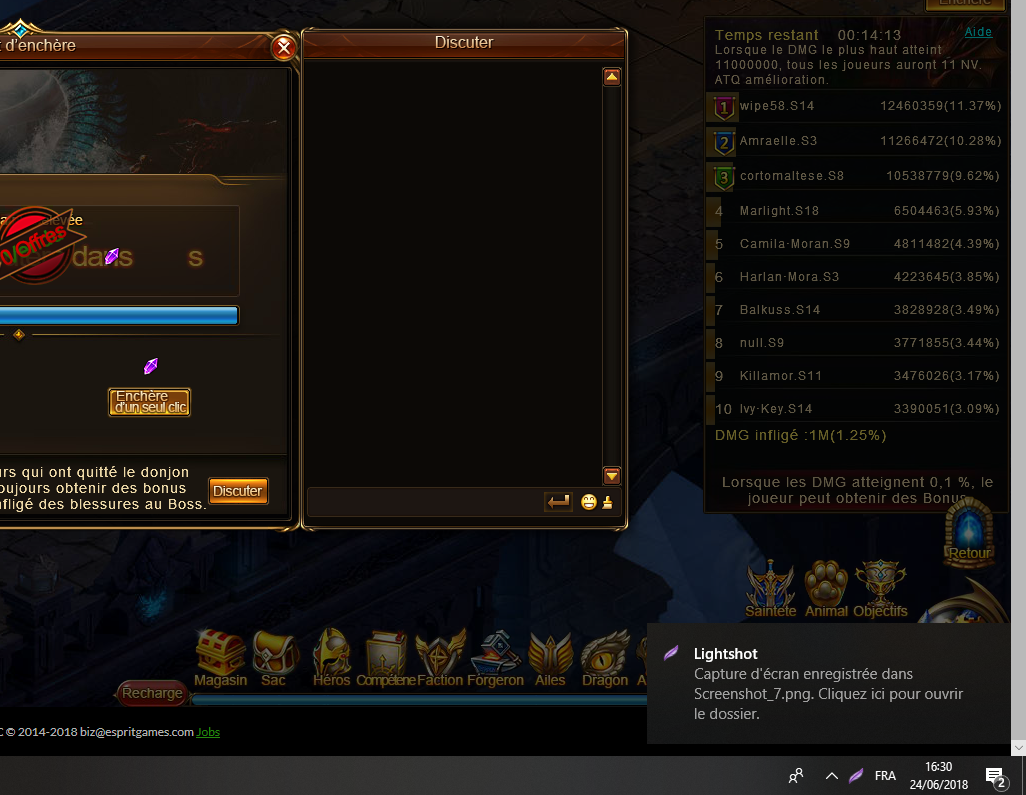This screenshot has height=795, width=1026.
Task: Click the Recharge button
Action: click(x=152, y=693)
